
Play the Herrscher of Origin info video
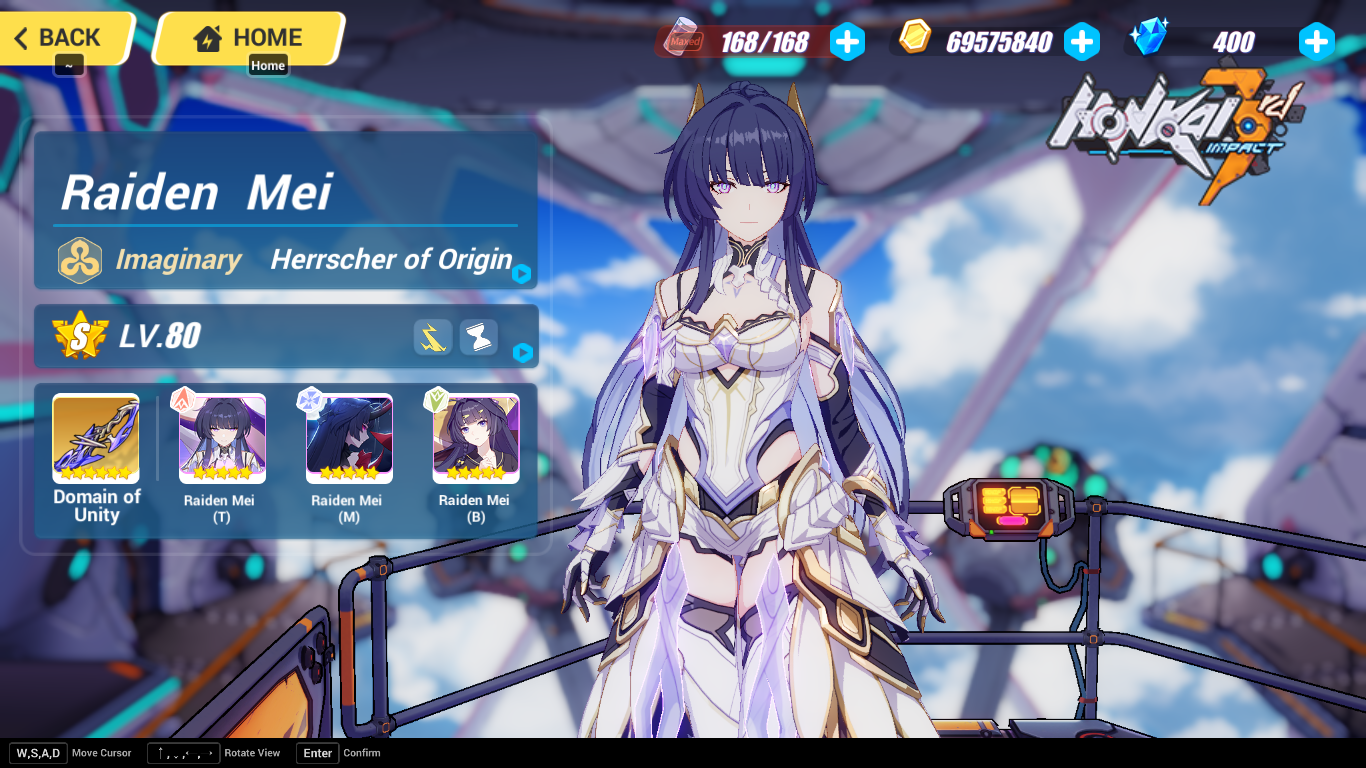tap(519, 273)
